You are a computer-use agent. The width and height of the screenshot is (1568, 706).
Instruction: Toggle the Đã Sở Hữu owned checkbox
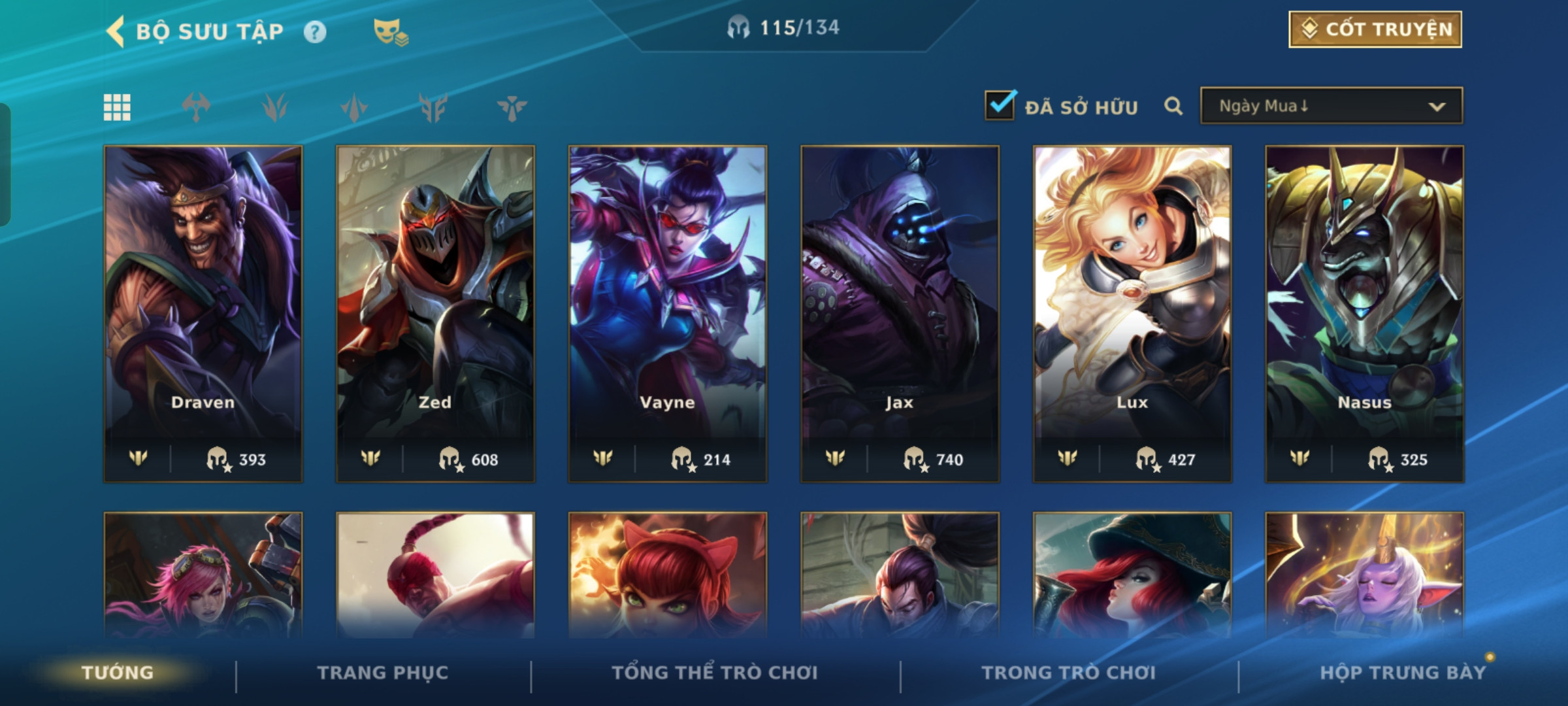point(1000,105)
